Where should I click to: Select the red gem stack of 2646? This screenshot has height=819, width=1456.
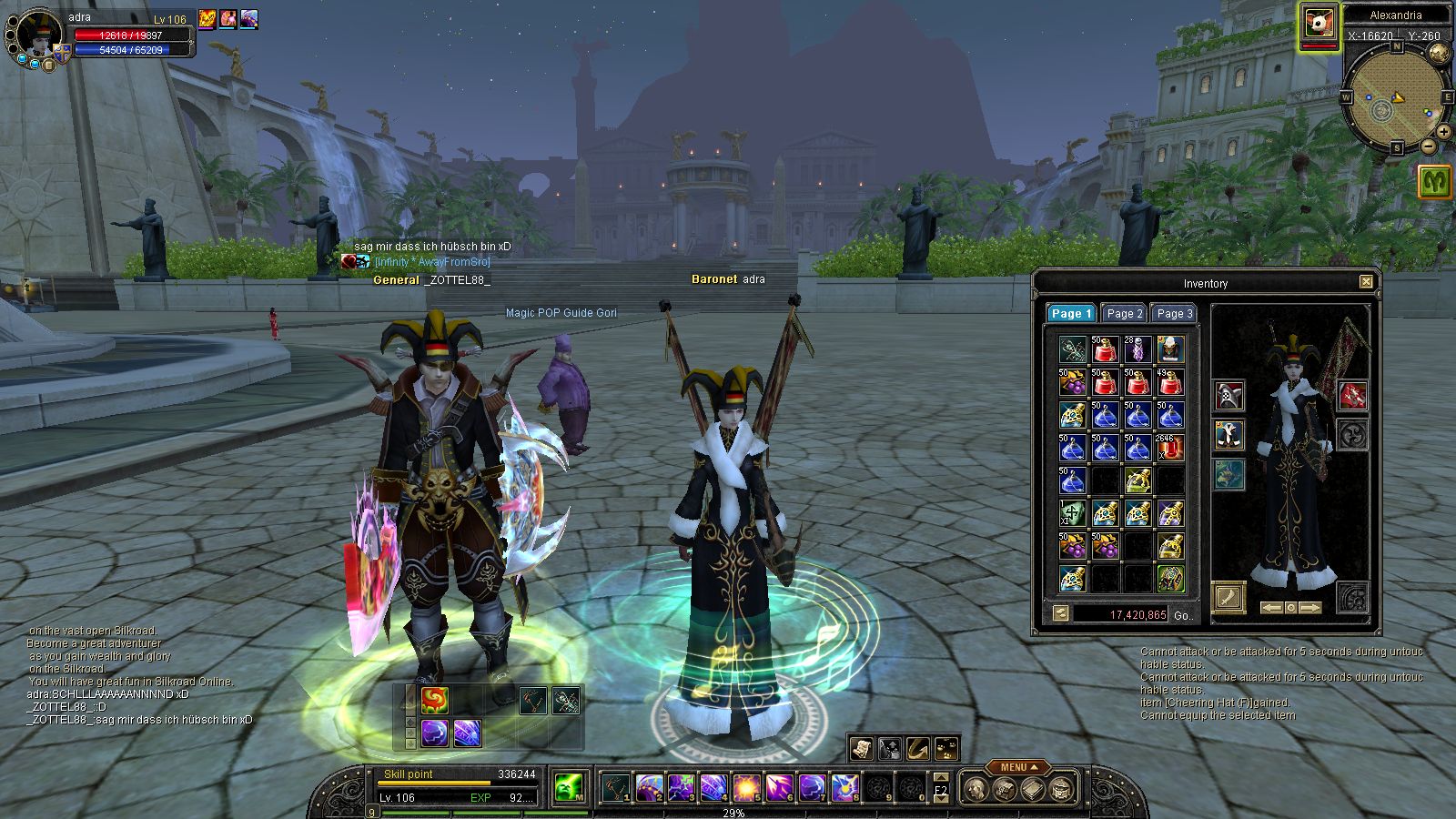[x=1169, y=447]
